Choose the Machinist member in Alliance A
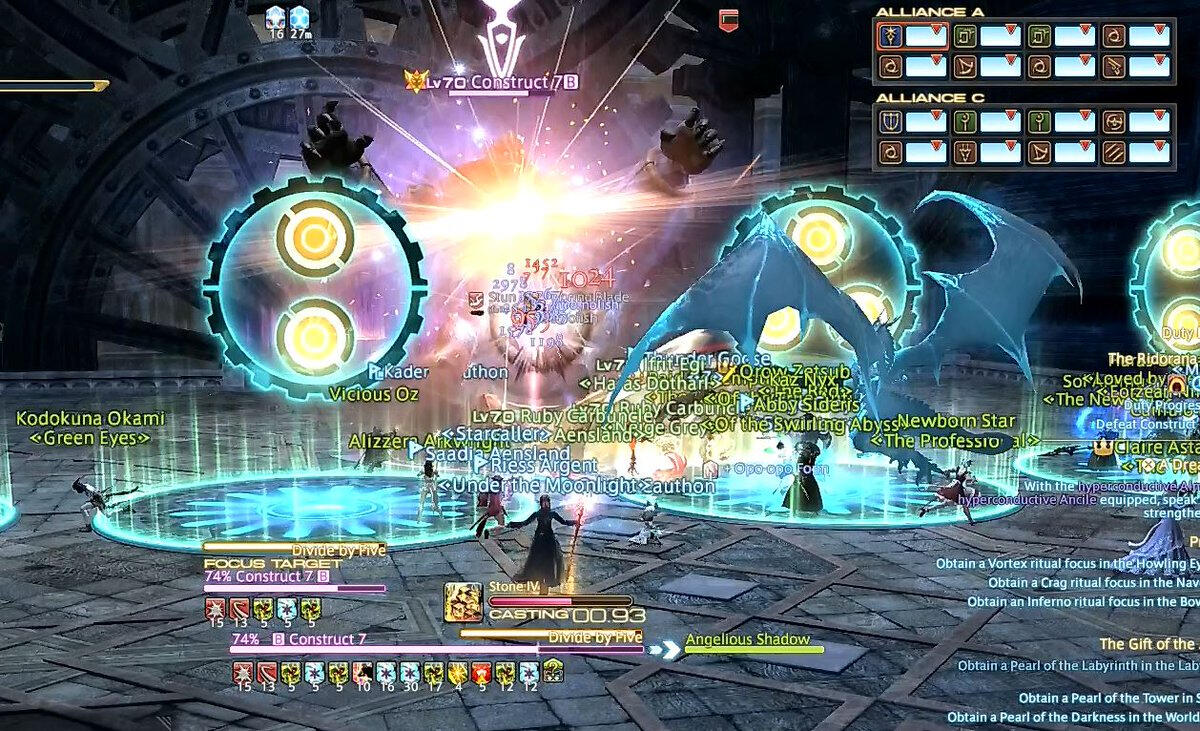The width and height of the screenshot is (1200, 731). (x=1113, y=67)
